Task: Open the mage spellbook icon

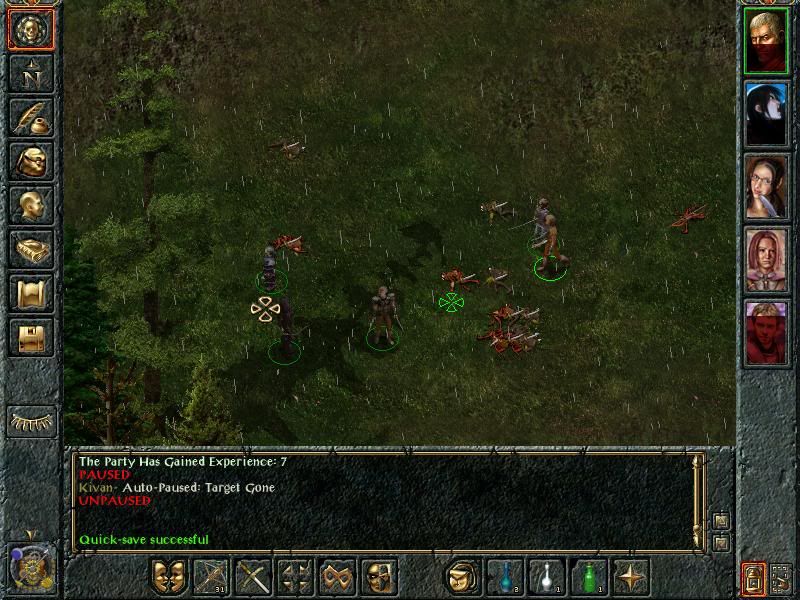Action: (x=31, y=249)
